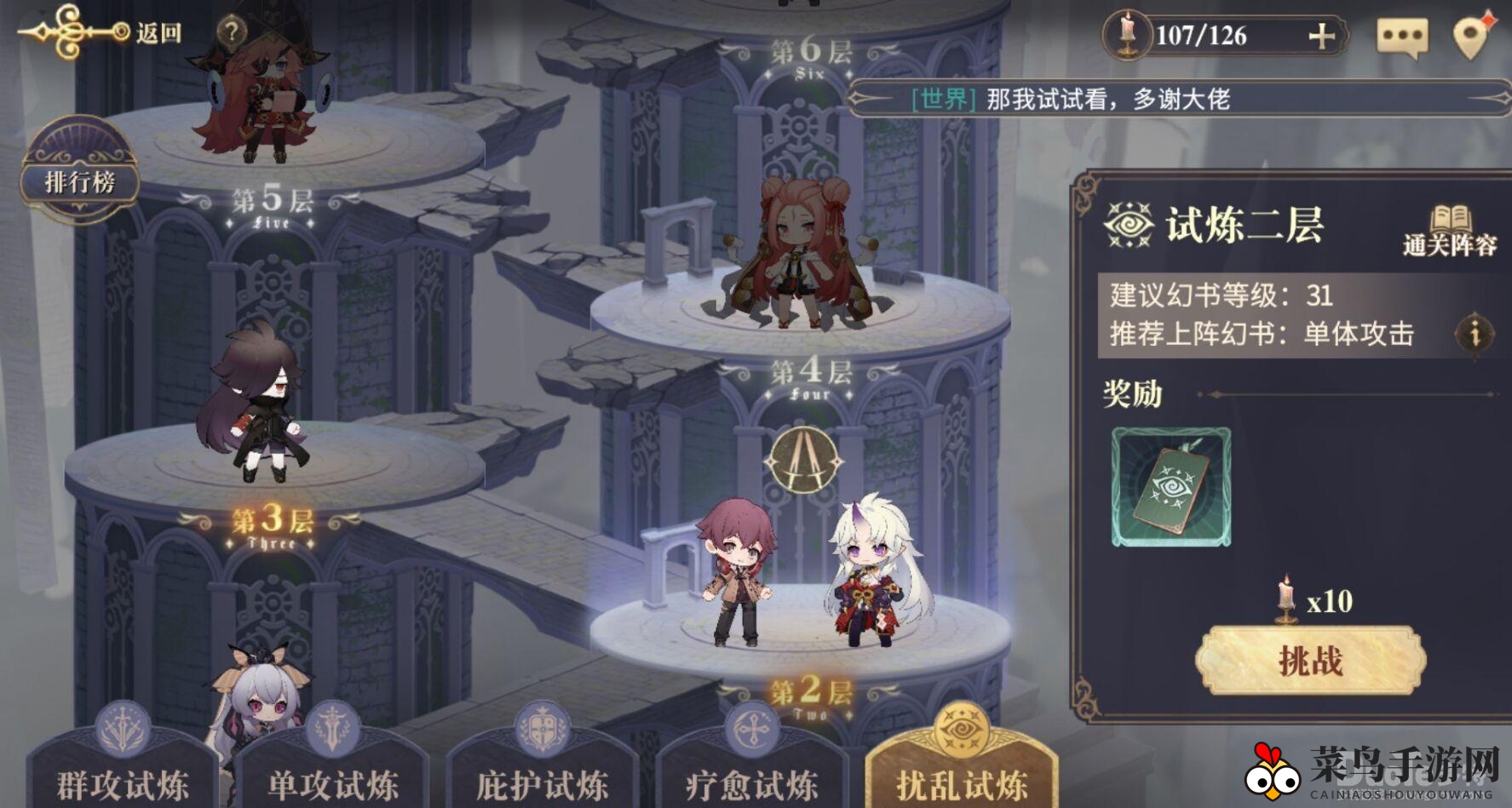Tap the candle icon in the resource bar
Screen dimensions: 1512x808
pos(1129,36)
